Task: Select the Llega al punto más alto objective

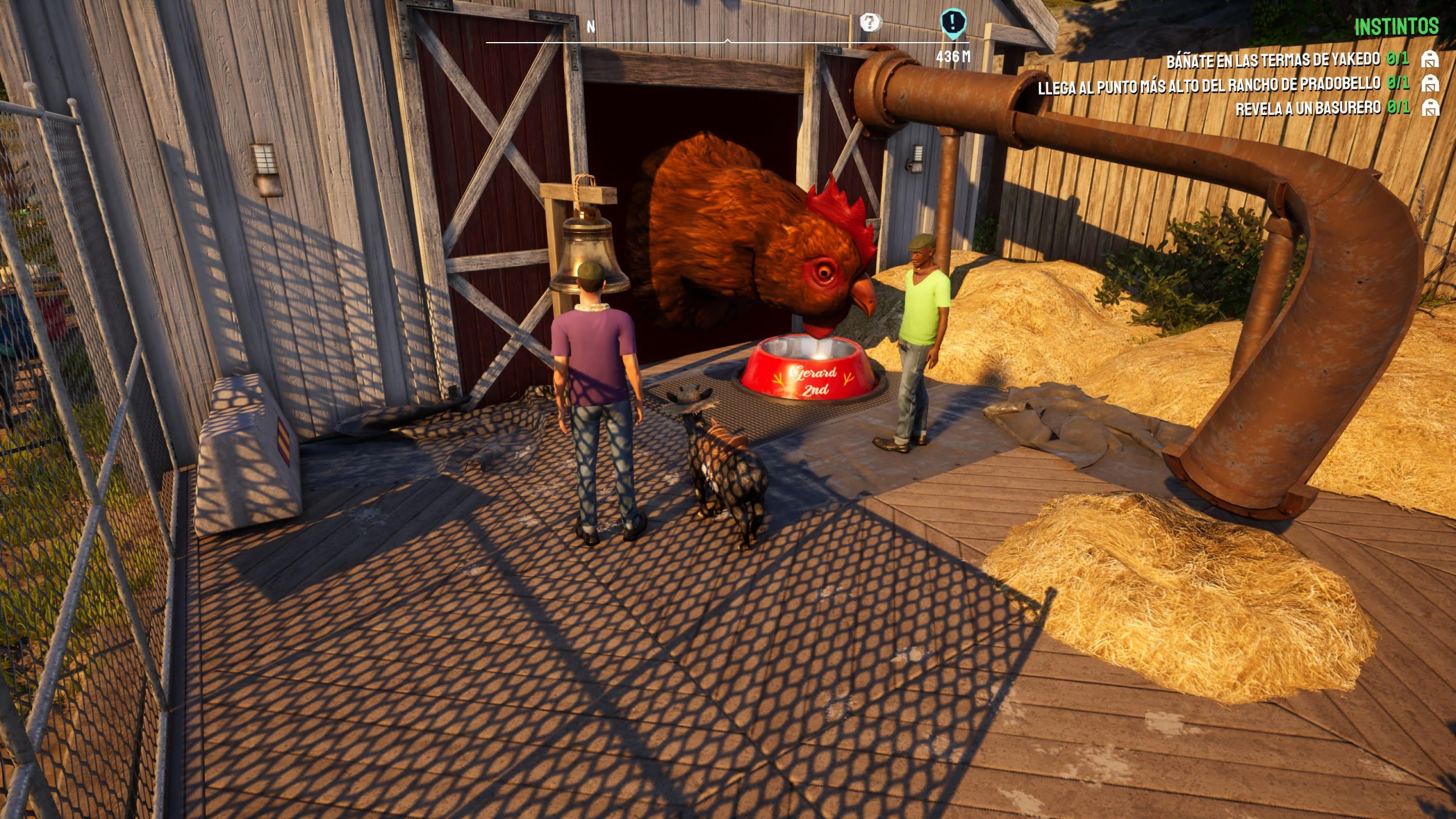Action: [1209, 86]
